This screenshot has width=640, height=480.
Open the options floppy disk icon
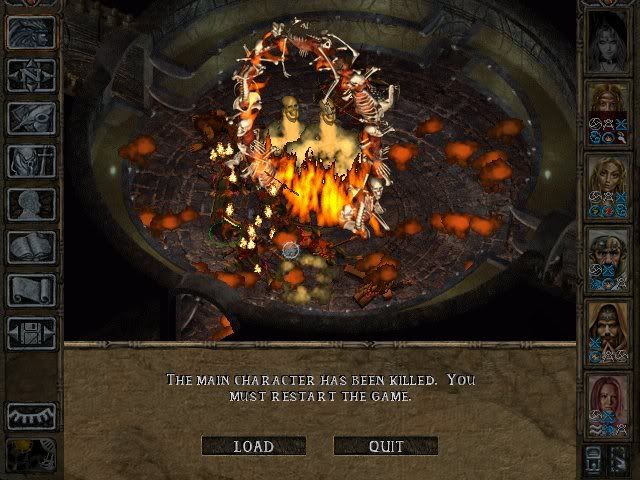click(x=31, y=333)
